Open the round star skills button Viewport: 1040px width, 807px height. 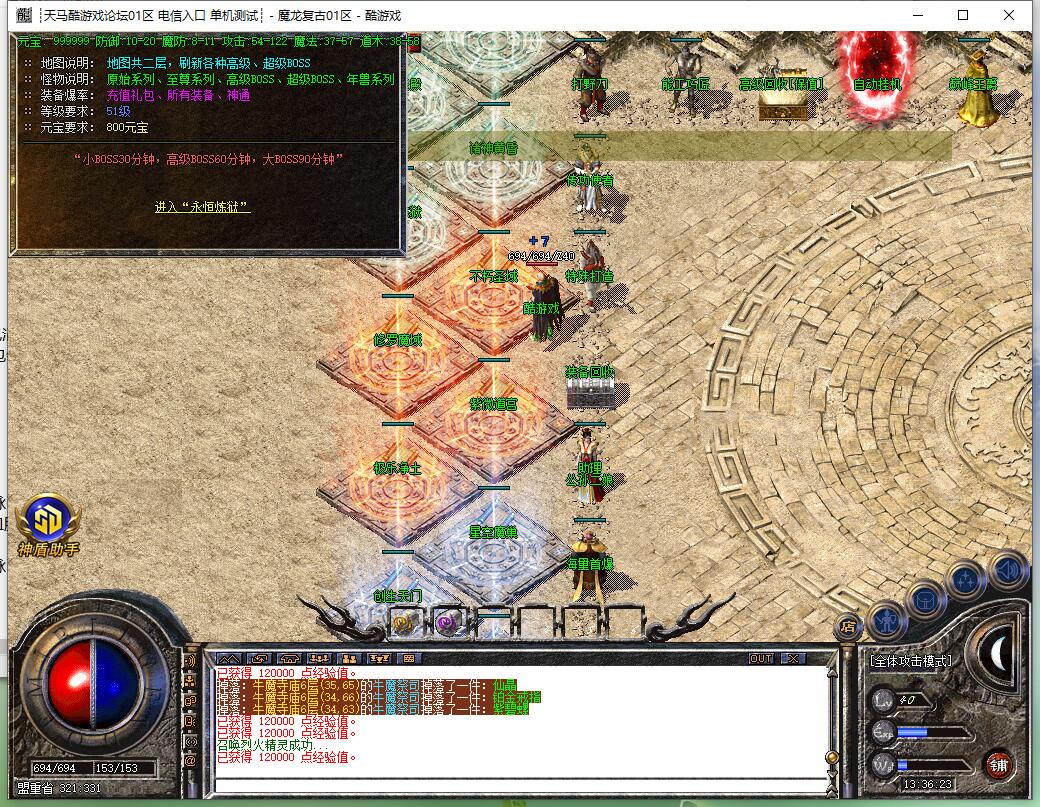966,579
